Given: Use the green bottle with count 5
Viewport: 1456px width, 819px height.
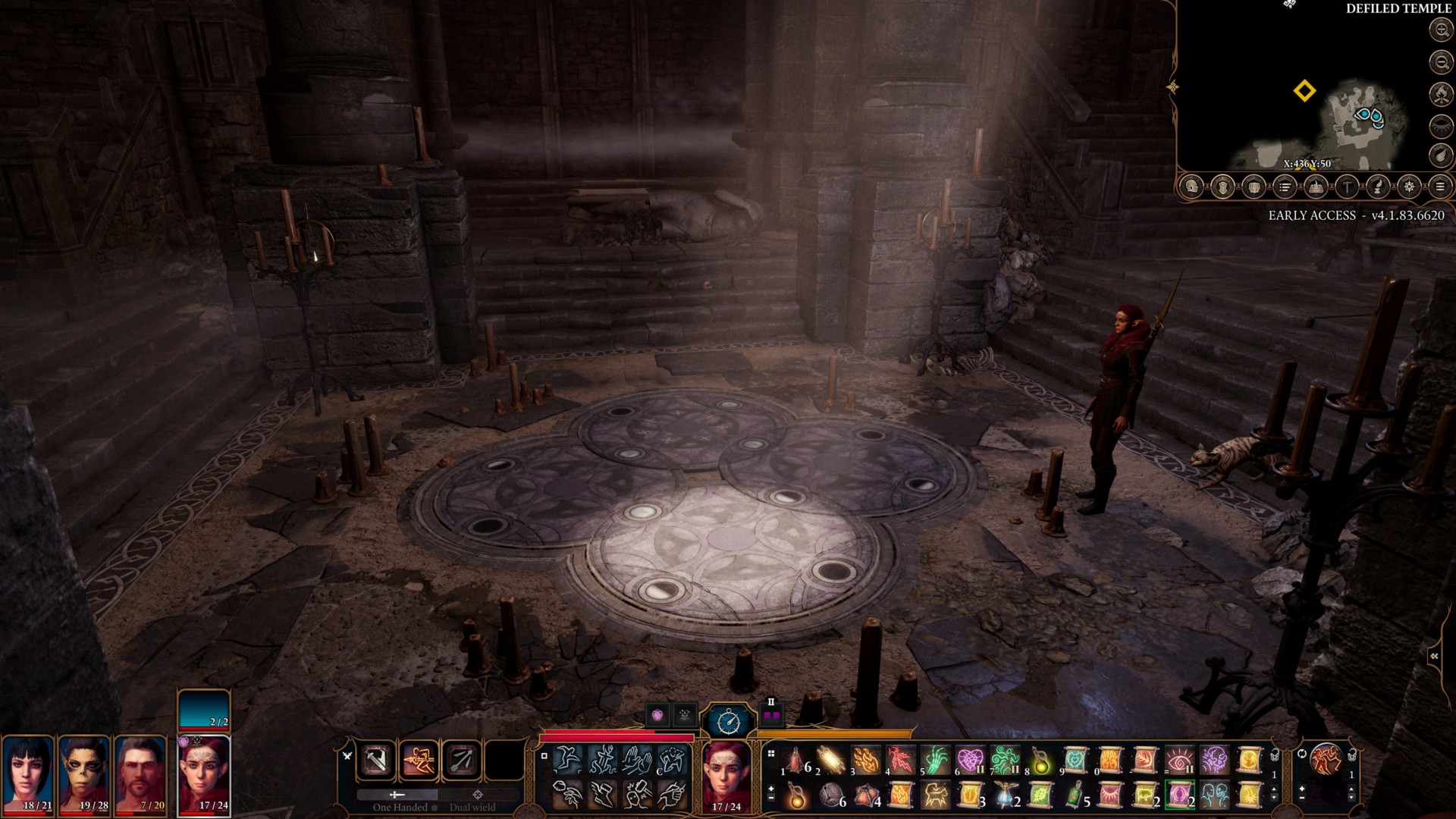Looking at the screenshot, I should tap(1075, 795).
